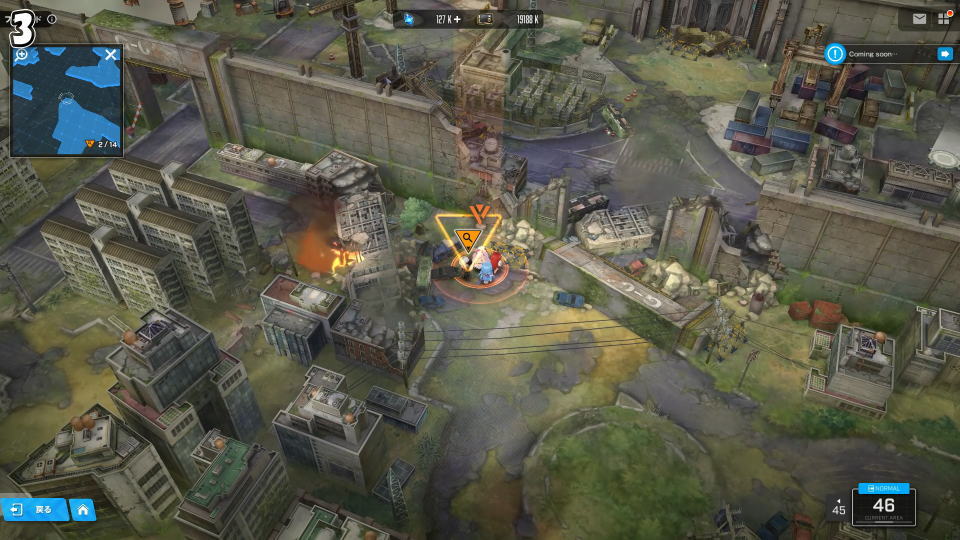The width and height of the screenshot is (960, 540).
Task: Click the blue arrow next to Coming soon
Action: (x=944, y=54)
